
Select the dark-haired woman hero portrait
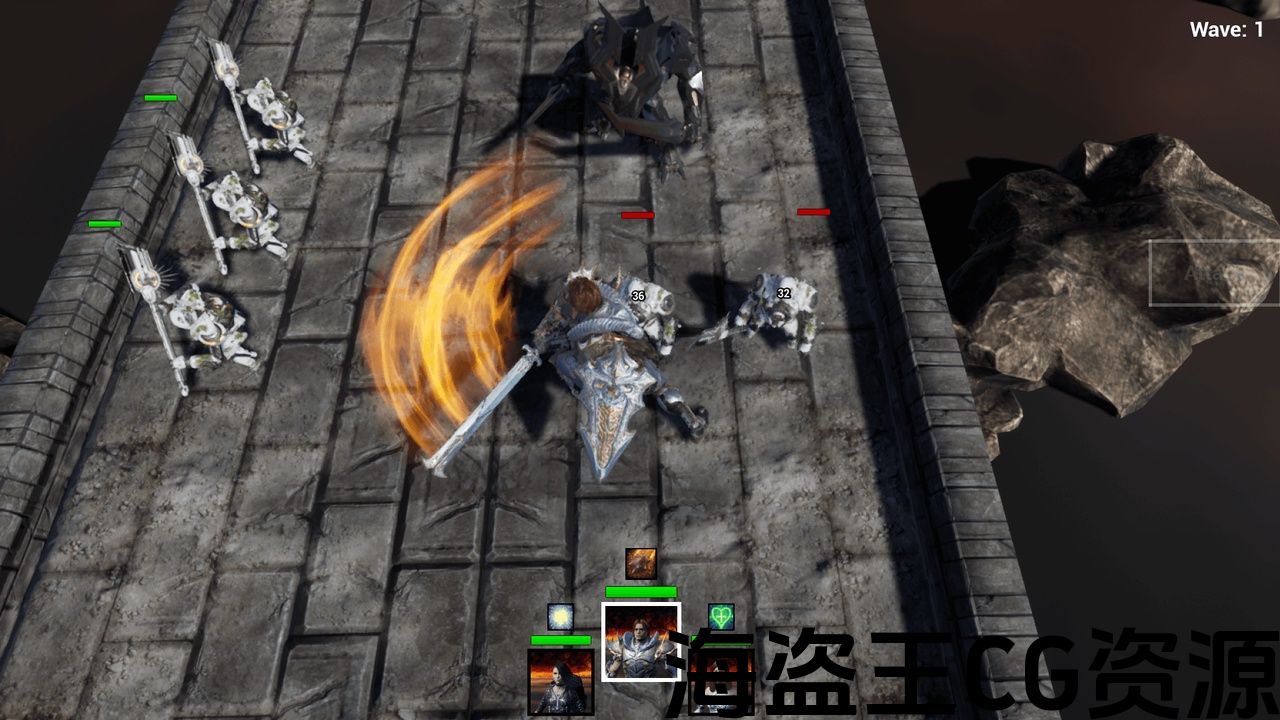[561, 681]
